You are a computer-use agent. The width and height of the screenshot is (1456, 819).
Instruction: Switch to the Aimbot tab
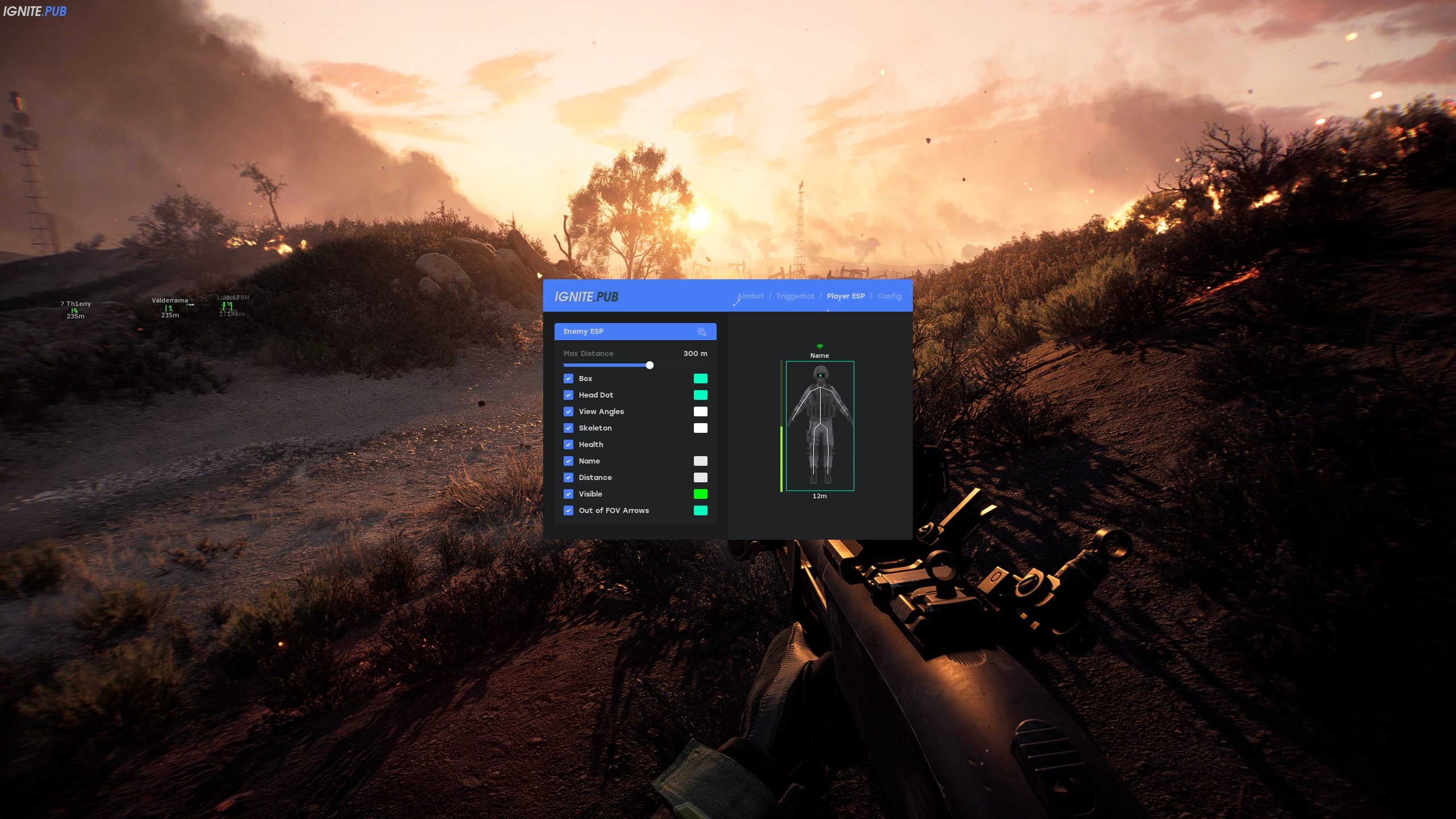(x=750, y=296)
